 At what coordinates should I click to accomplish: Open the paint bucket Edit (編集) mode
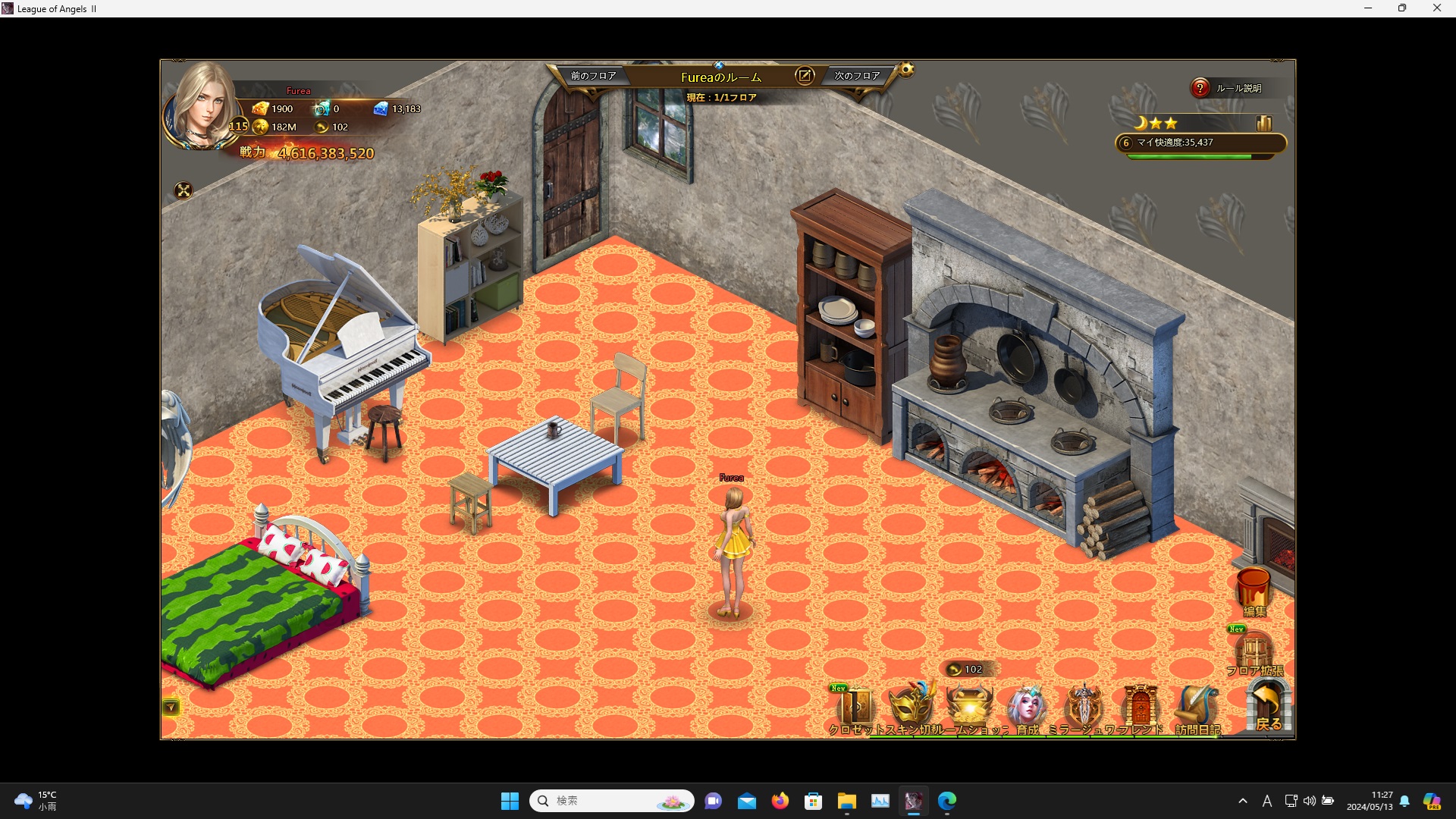[x=1254, y=591]
